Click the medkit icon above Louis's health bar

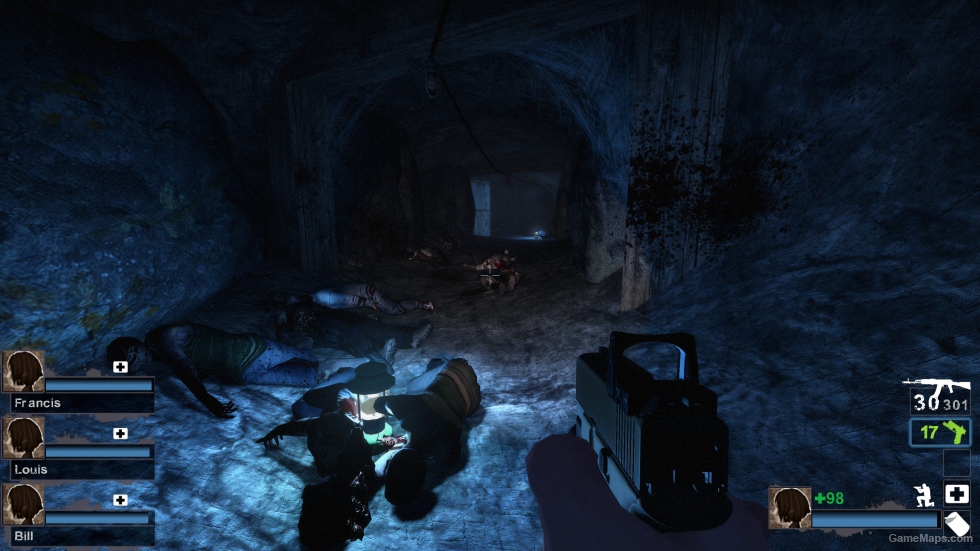(120, 434)
